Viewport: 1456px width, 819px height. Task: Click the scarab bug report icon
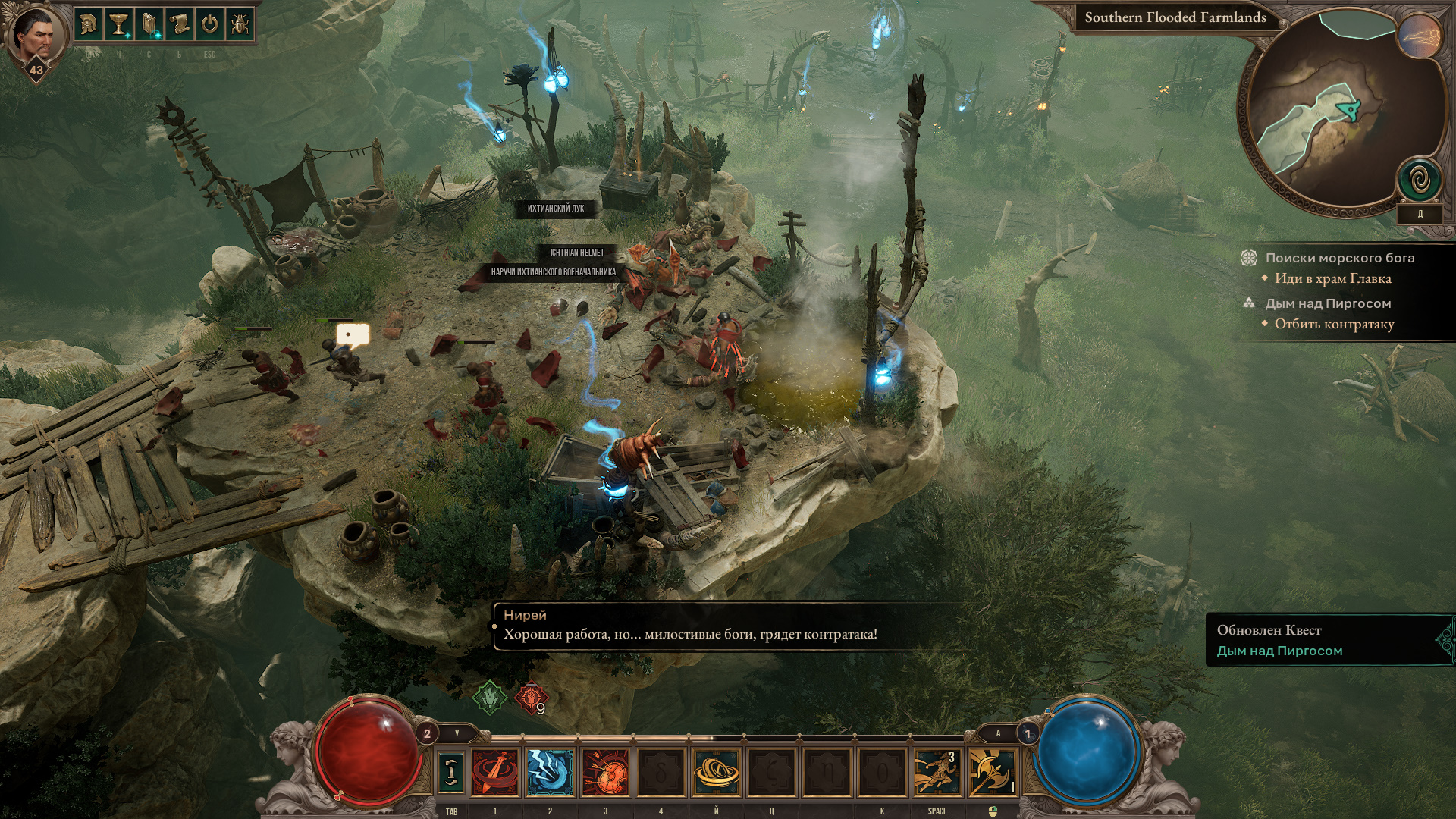[240, 24]
